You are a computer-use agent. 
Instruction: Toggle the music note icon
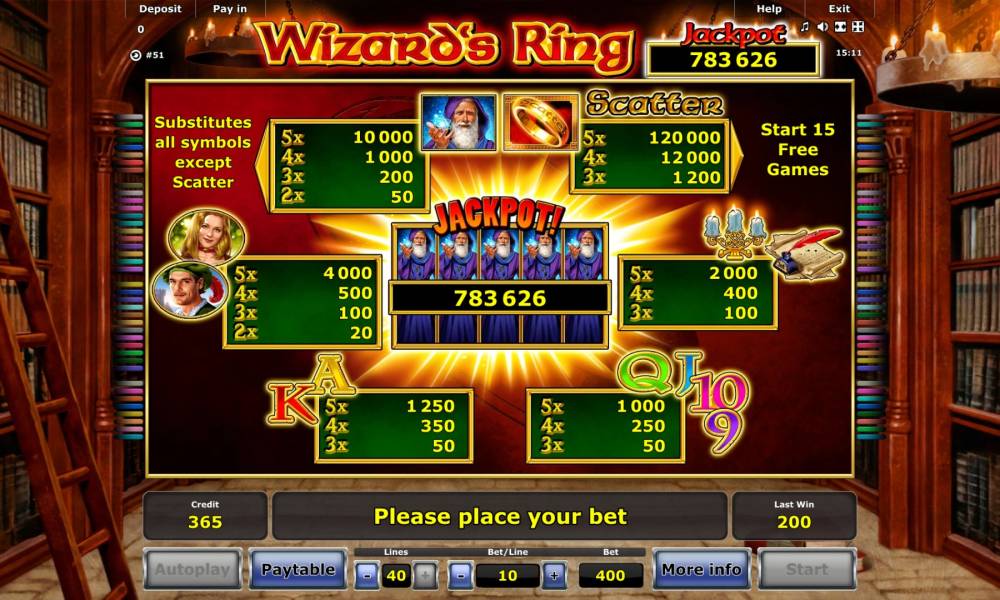(x=805, y=26)
